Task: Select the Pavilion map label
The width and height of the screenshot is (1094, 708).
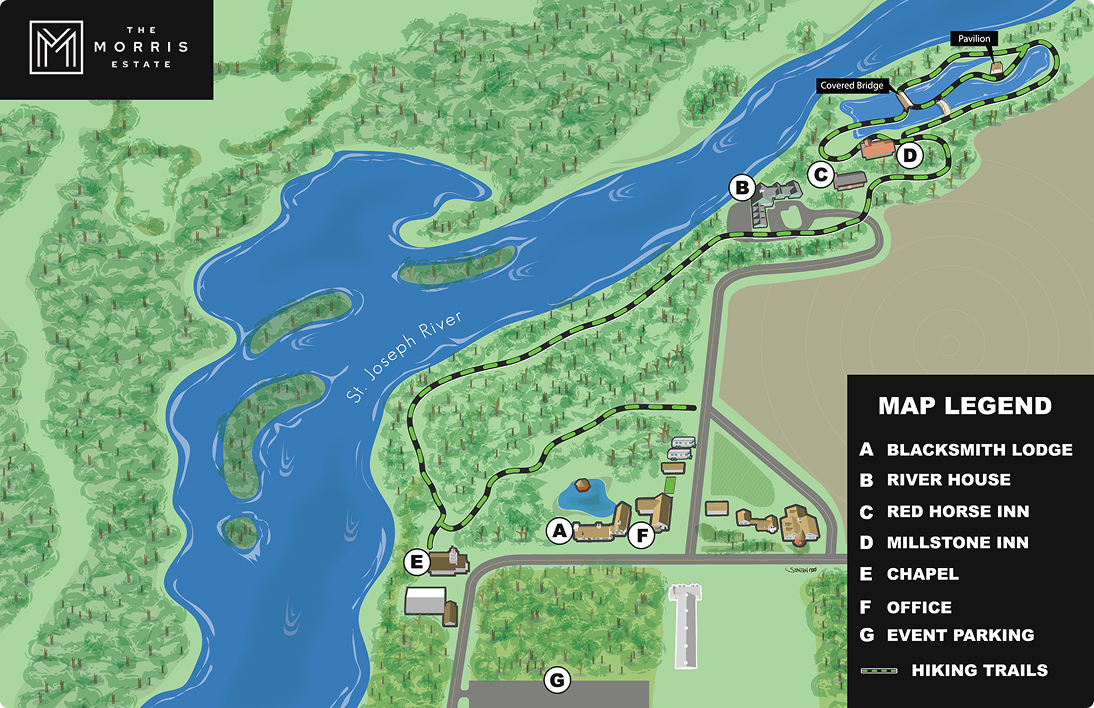Action: tap(973, 39)
